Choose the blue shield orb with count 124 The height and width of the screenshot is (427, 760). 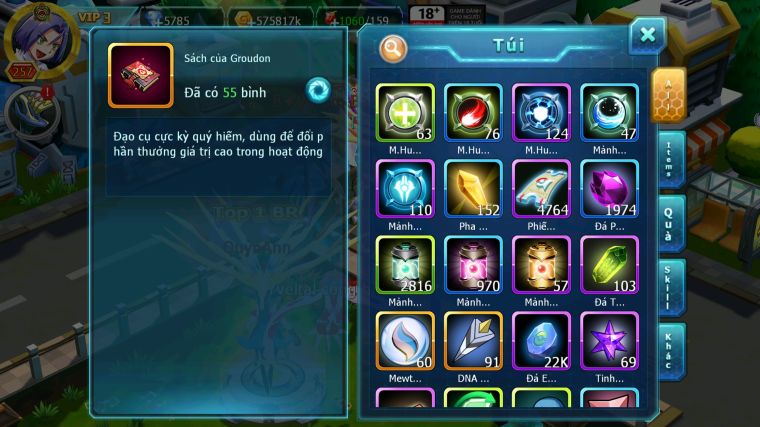click(x=541, y=112)
